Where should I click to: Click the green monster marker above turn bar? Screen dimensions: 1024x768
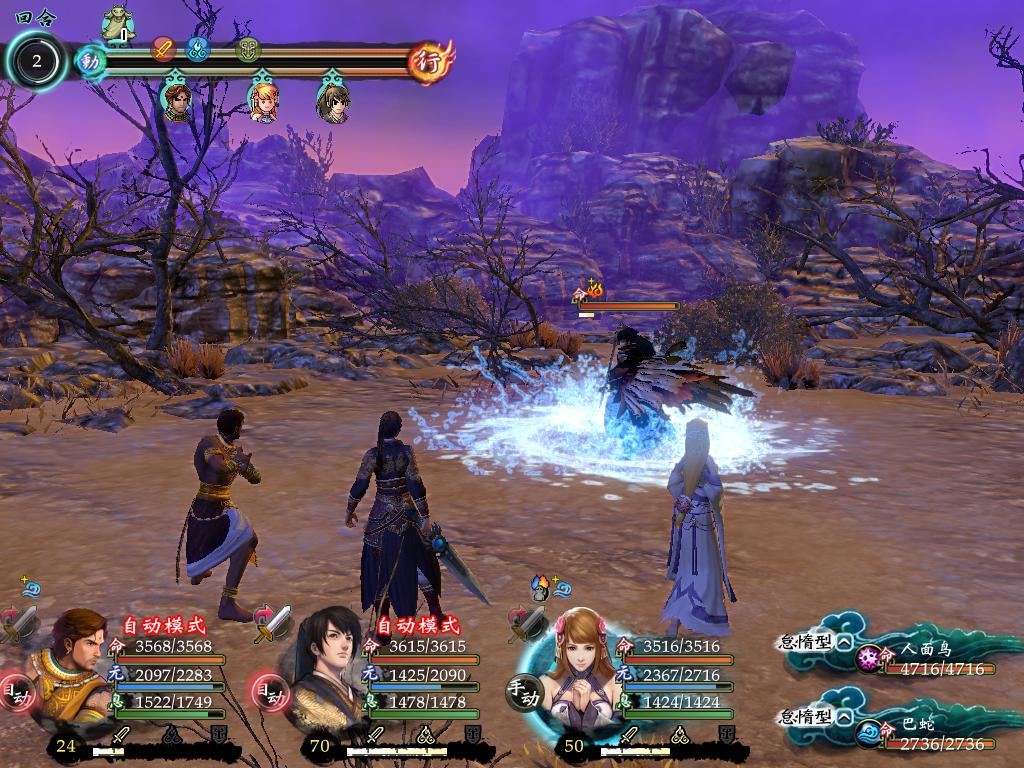pos(119,24)
